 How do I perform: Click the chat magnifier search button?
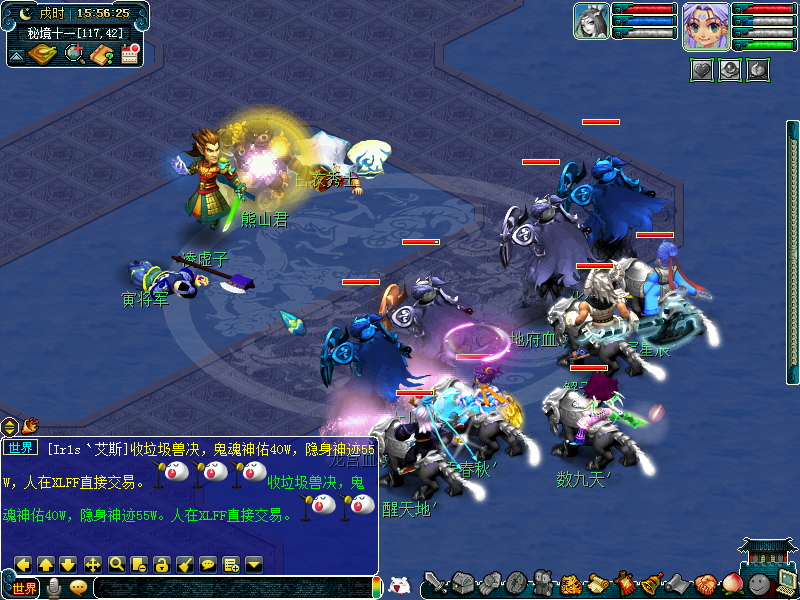[116, 564]
